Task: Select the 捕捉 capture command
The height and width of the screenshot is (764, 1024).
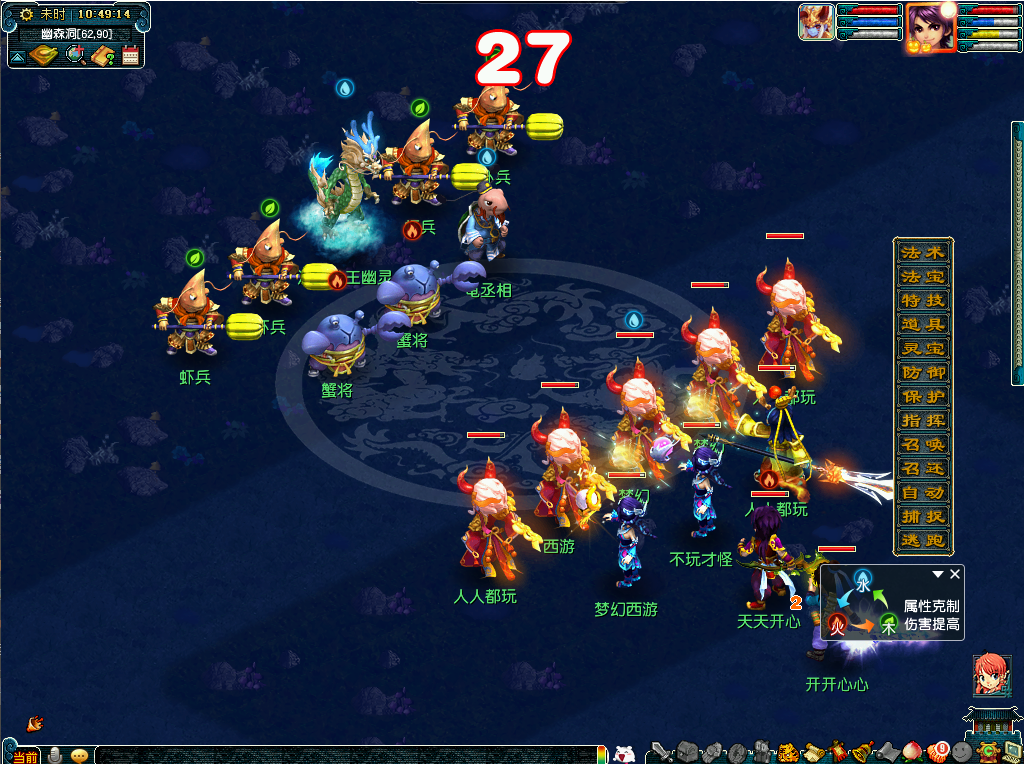Action: tap(921, 517)
